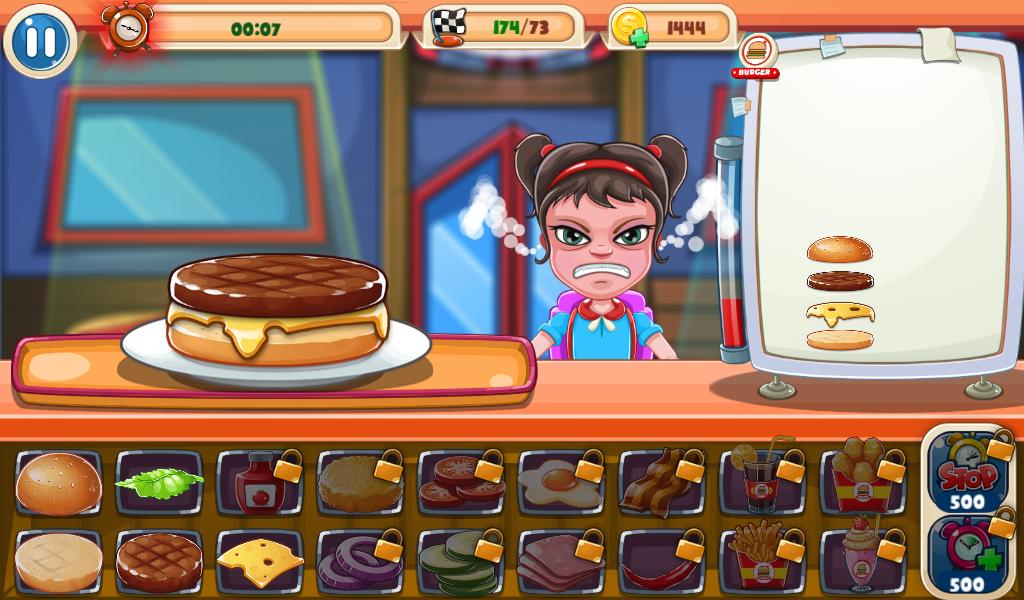1024x600 pixels.
Task: Add the grilled beef patty
Action: click(x=159, y=562)
